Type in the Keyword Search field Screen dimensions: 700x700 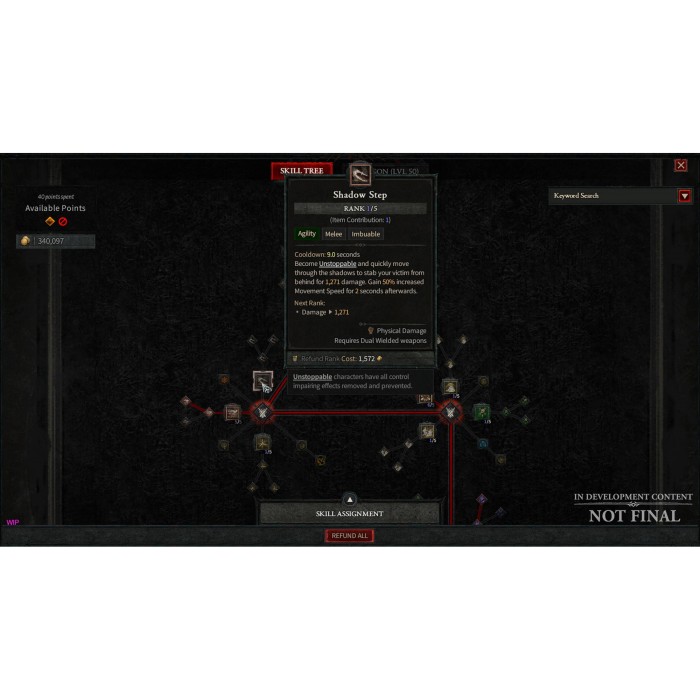point(612,196)
